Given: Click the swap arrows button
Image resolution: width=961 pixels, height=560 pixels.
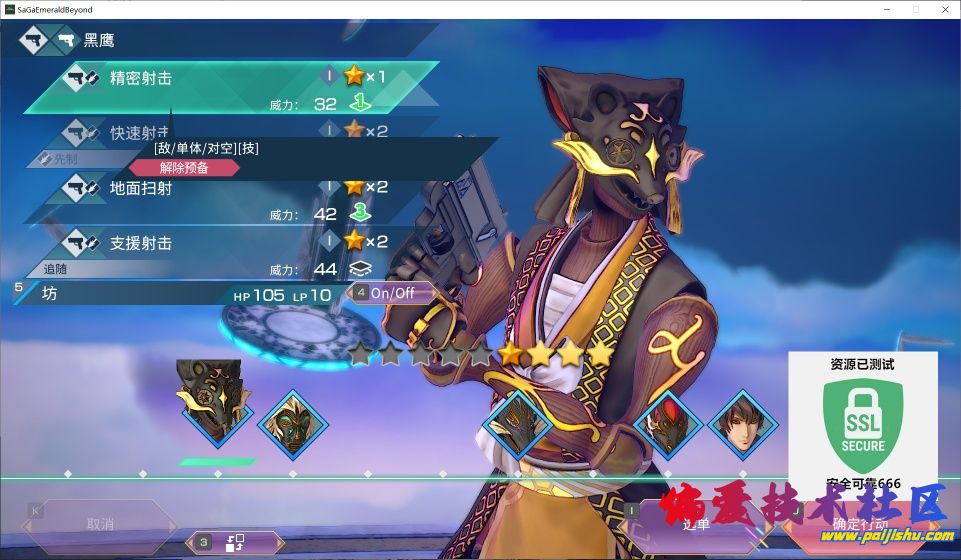Looking at the screenshot, I should [235, 542].
